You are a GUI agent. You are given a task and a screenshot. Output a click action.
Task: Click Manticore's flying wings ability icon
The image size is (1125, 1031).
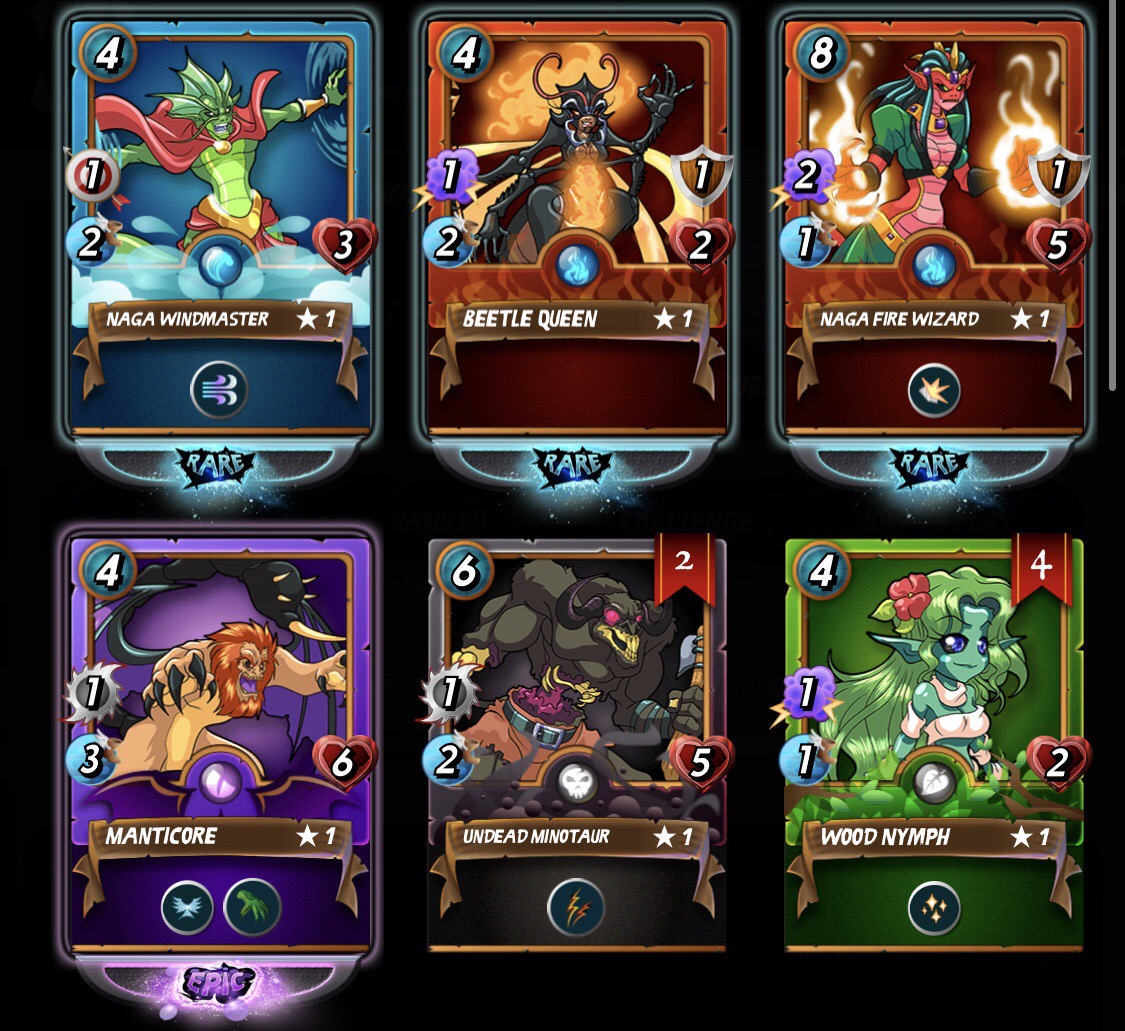coord(188,908)
